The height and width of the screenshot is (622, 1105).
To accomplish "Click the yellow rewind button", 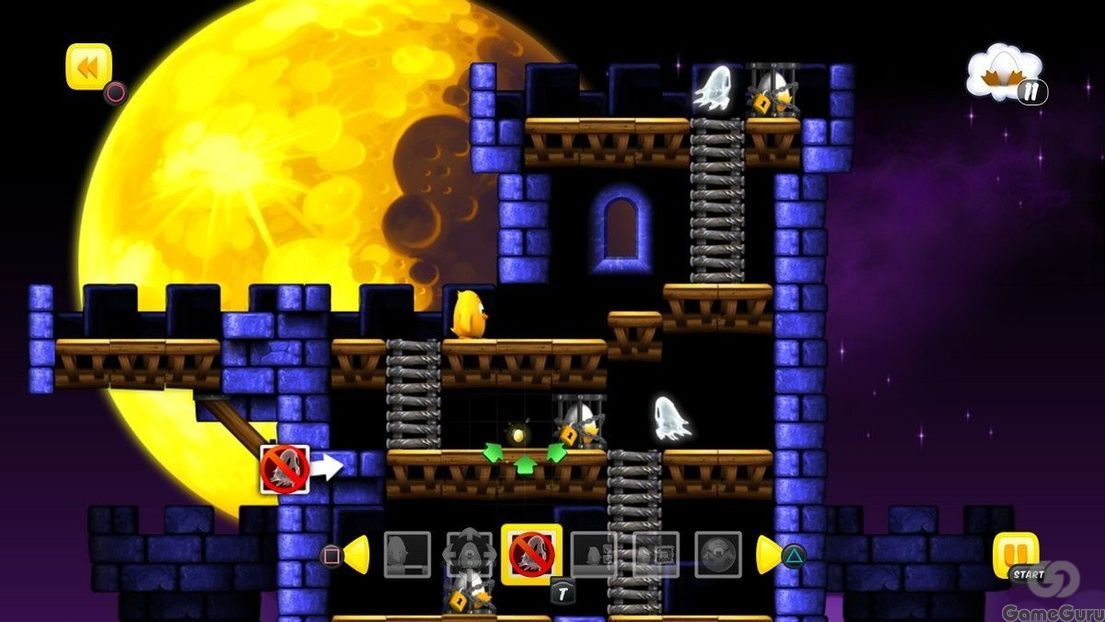I will tap(89, 66).
